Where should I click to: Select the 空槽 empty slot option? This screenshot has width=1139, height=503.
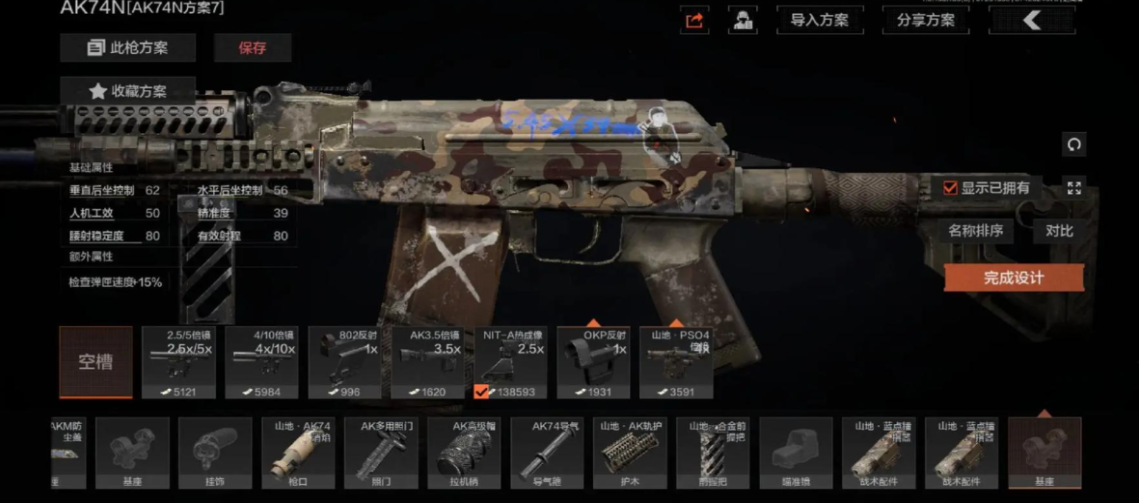click(96, 361)
